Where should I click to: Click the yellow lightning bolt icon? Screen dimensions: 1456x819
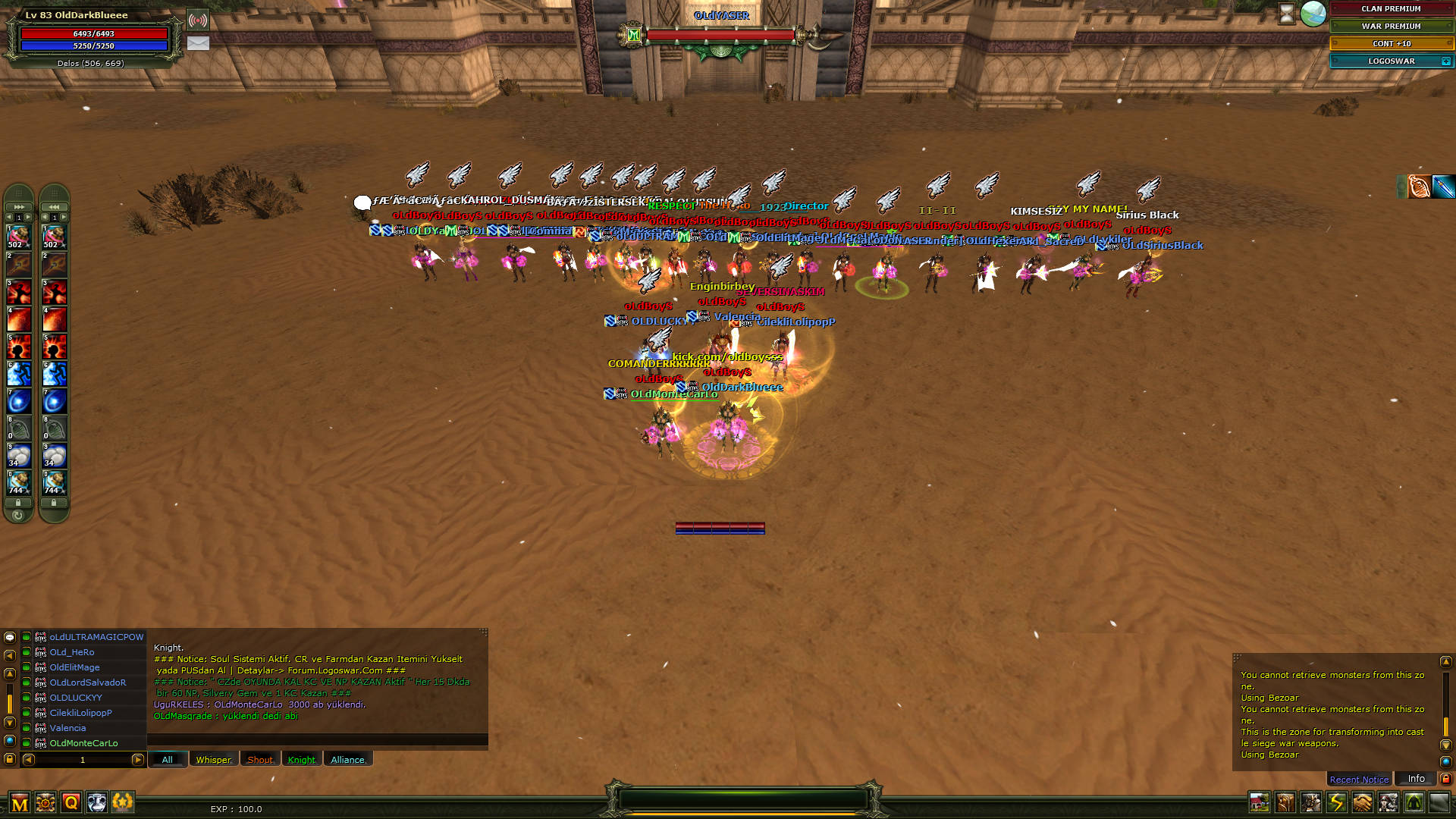pos(1336,802)
